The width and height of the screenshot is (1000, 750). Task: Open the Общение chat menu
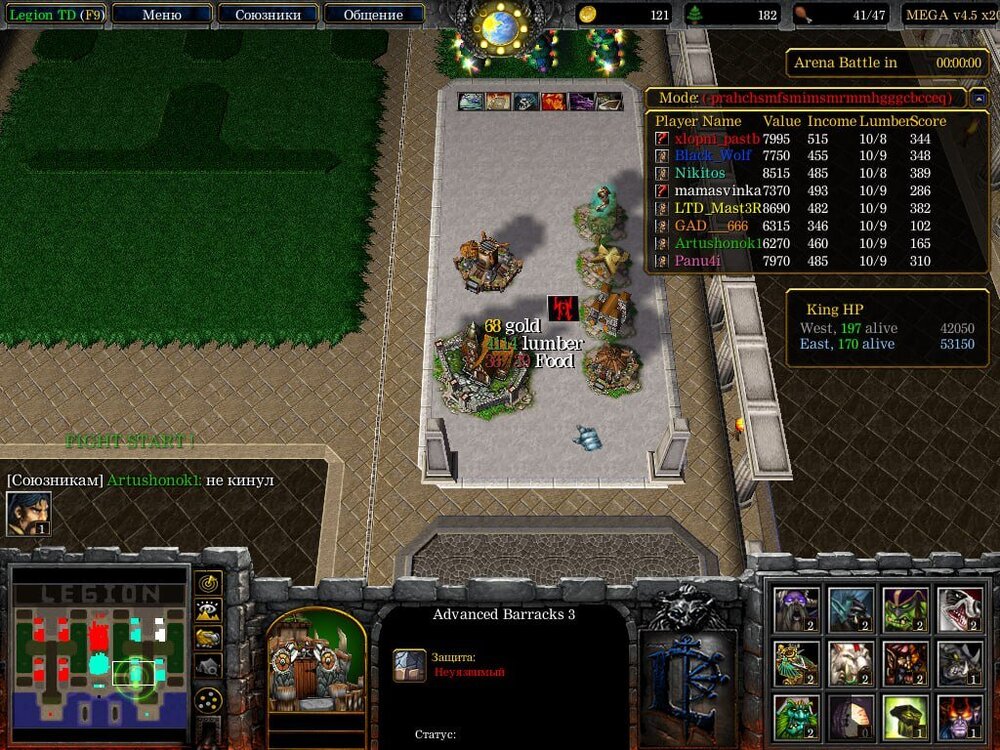373,15
